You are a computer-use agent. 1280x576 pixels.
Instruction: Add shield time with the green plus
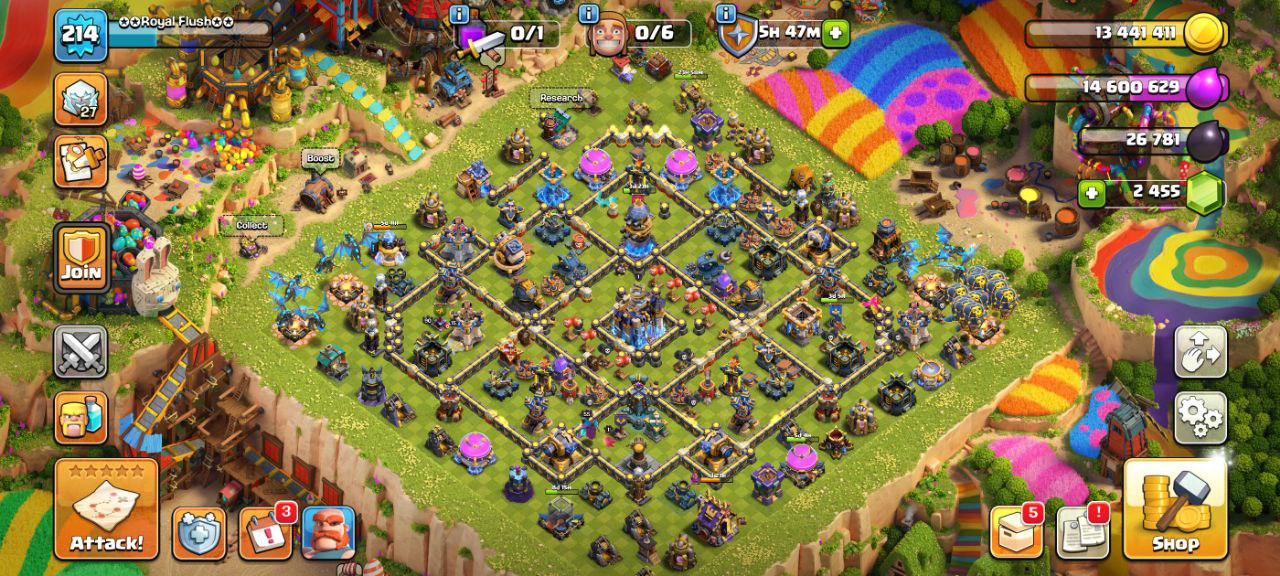coord(835,33)
